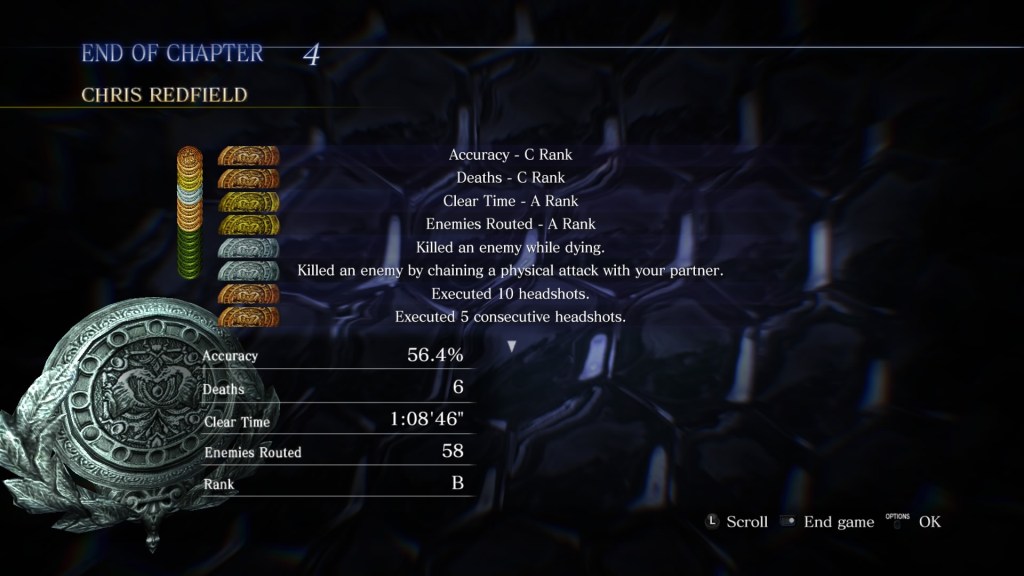Select the 'Killed an enemy while dying' medal

click(510, 247)
